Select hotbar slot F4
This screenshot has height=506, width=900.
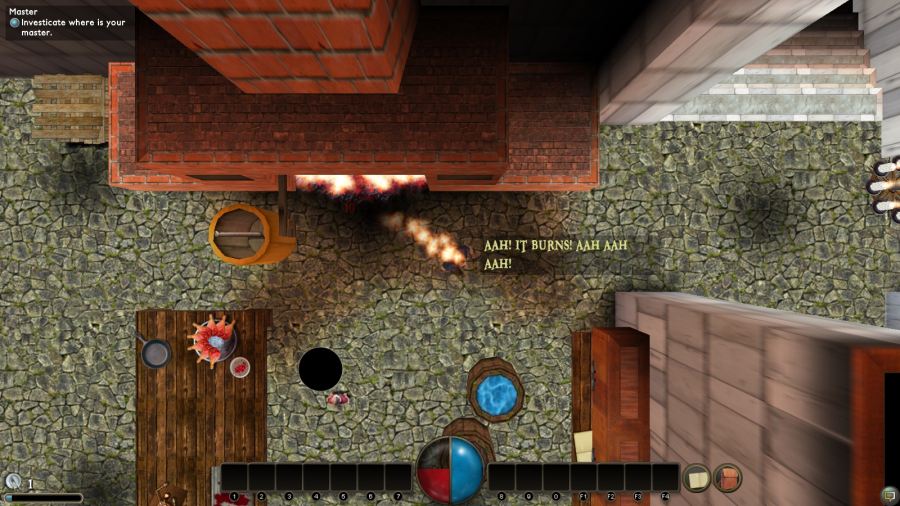point(666,477)
